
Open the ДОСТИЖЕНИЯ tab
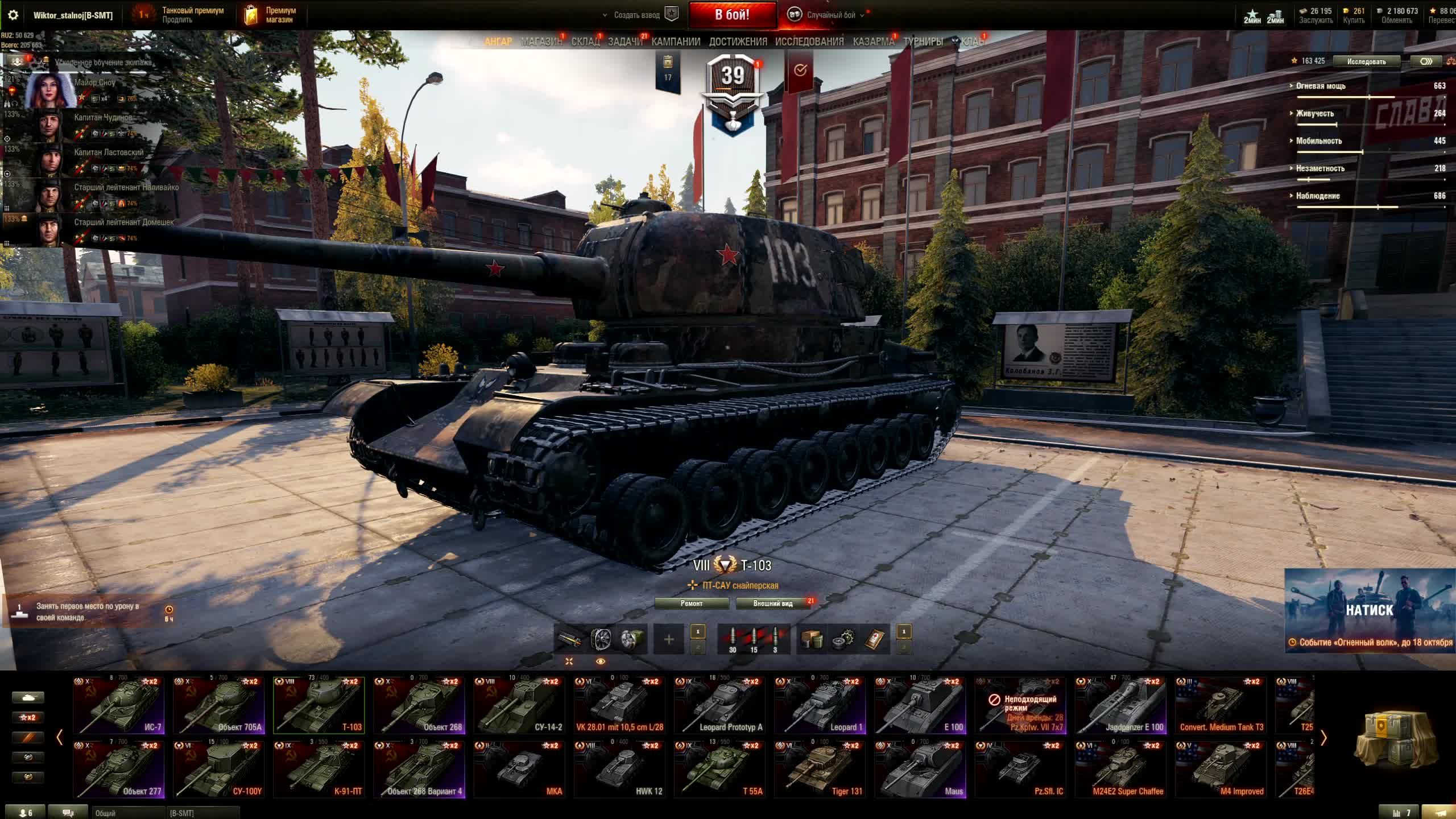(738, 42)
